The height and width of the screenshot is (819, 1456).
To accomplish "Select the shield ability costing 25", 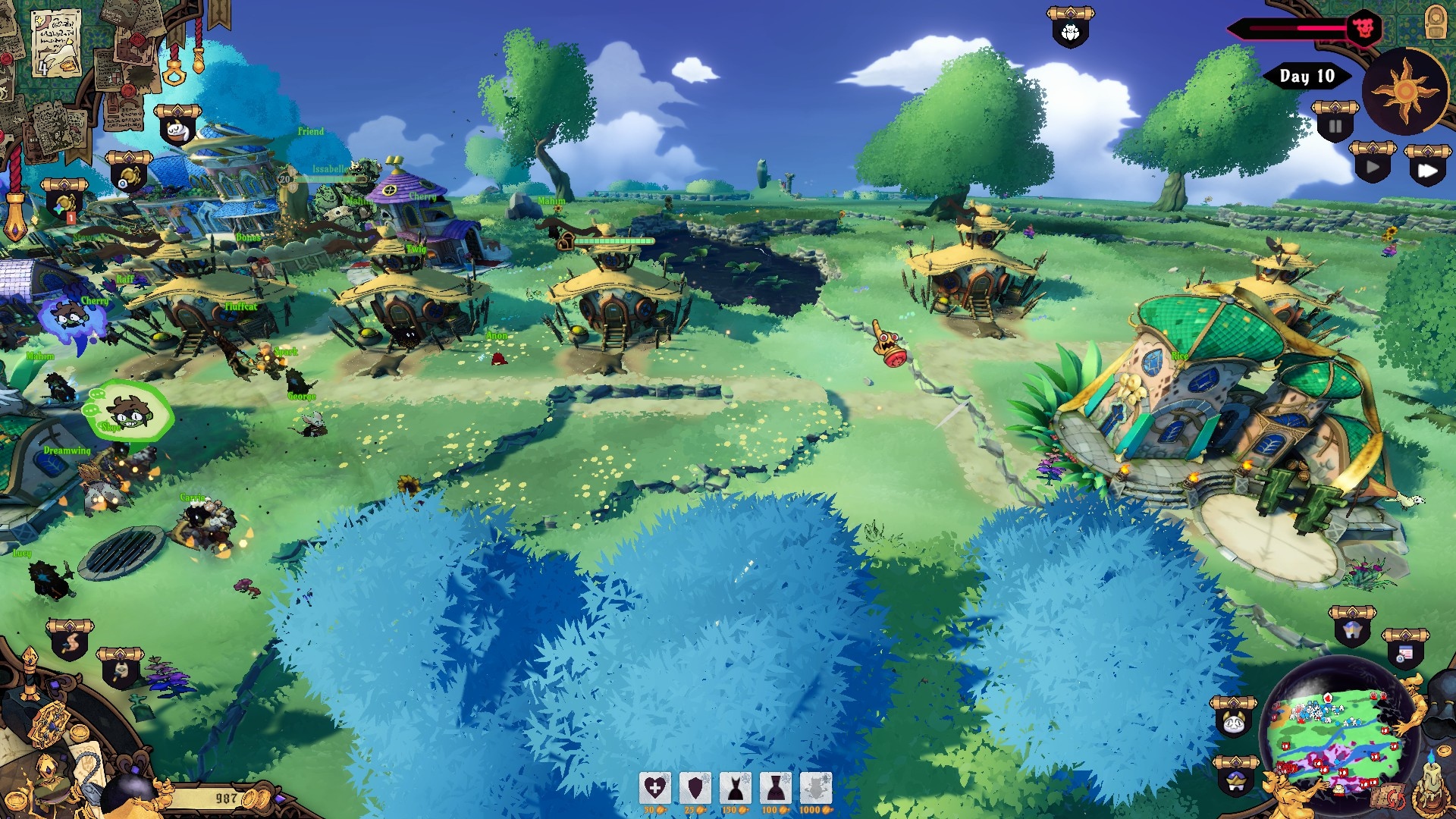I will (x=695, y=789).
